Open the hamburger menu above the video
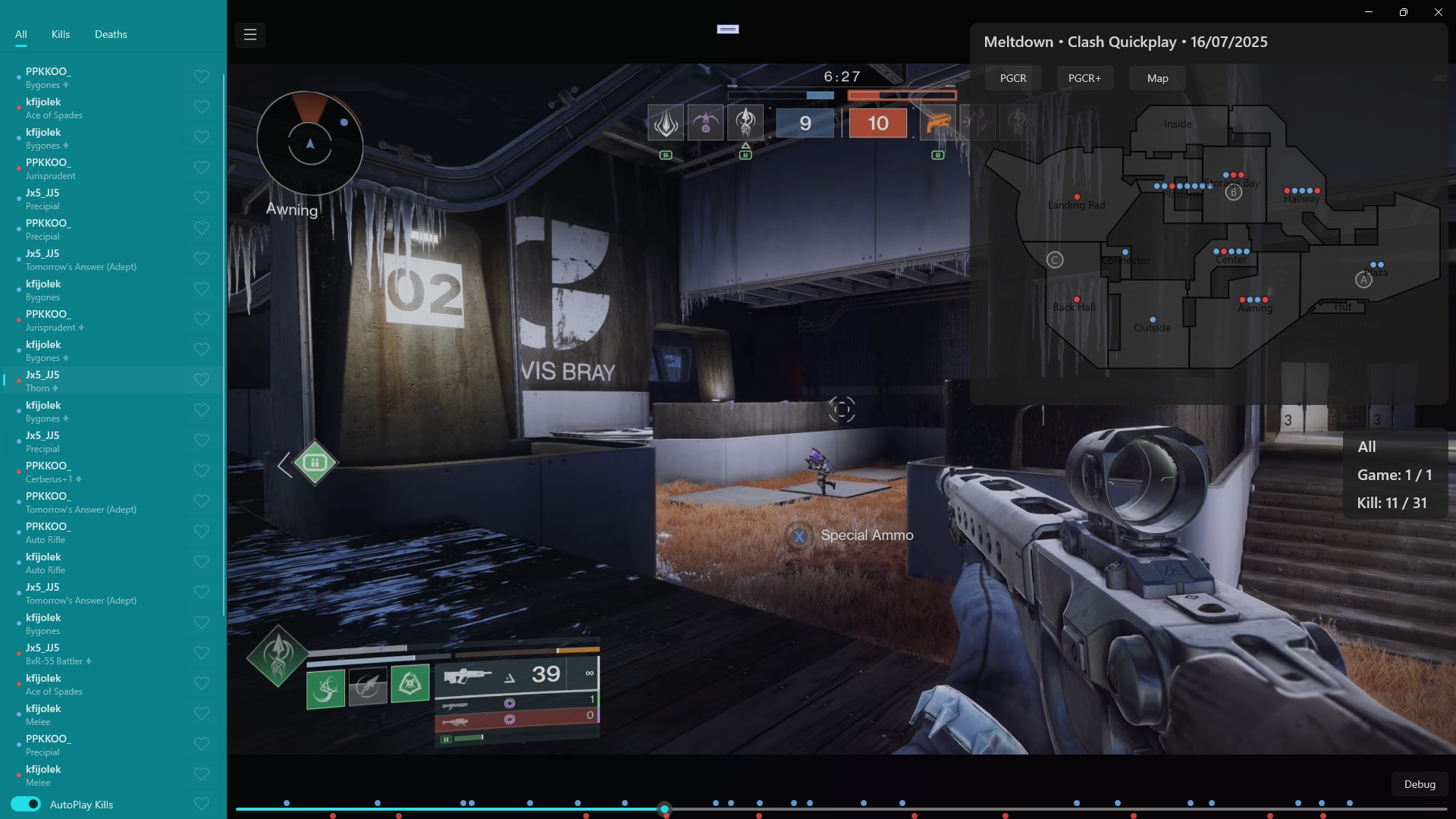This screenshot has height=819, width=1456. (x=250, y=35)
